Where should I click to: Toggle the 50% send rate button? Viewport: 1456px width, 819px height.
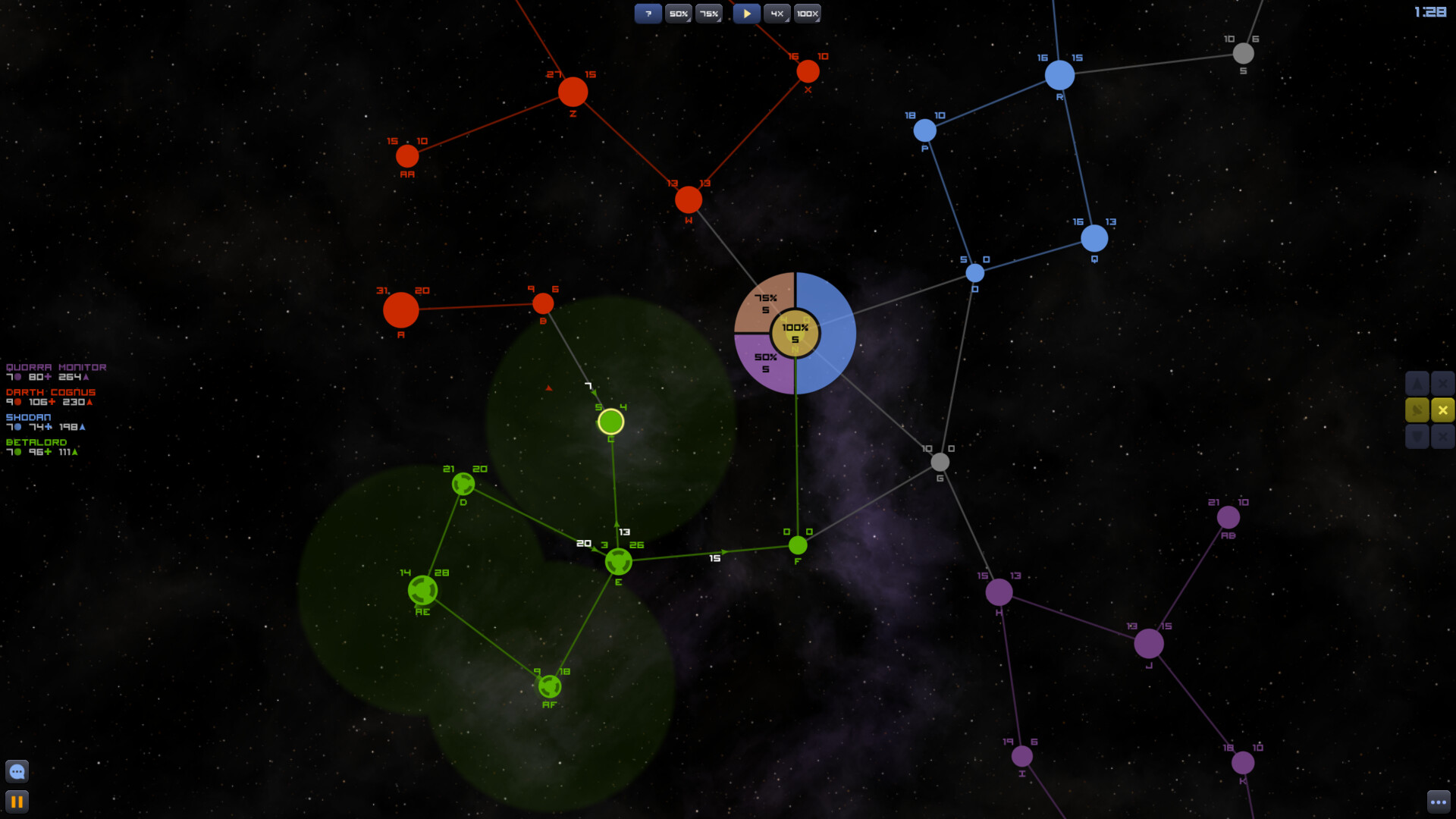pos(679,13)
